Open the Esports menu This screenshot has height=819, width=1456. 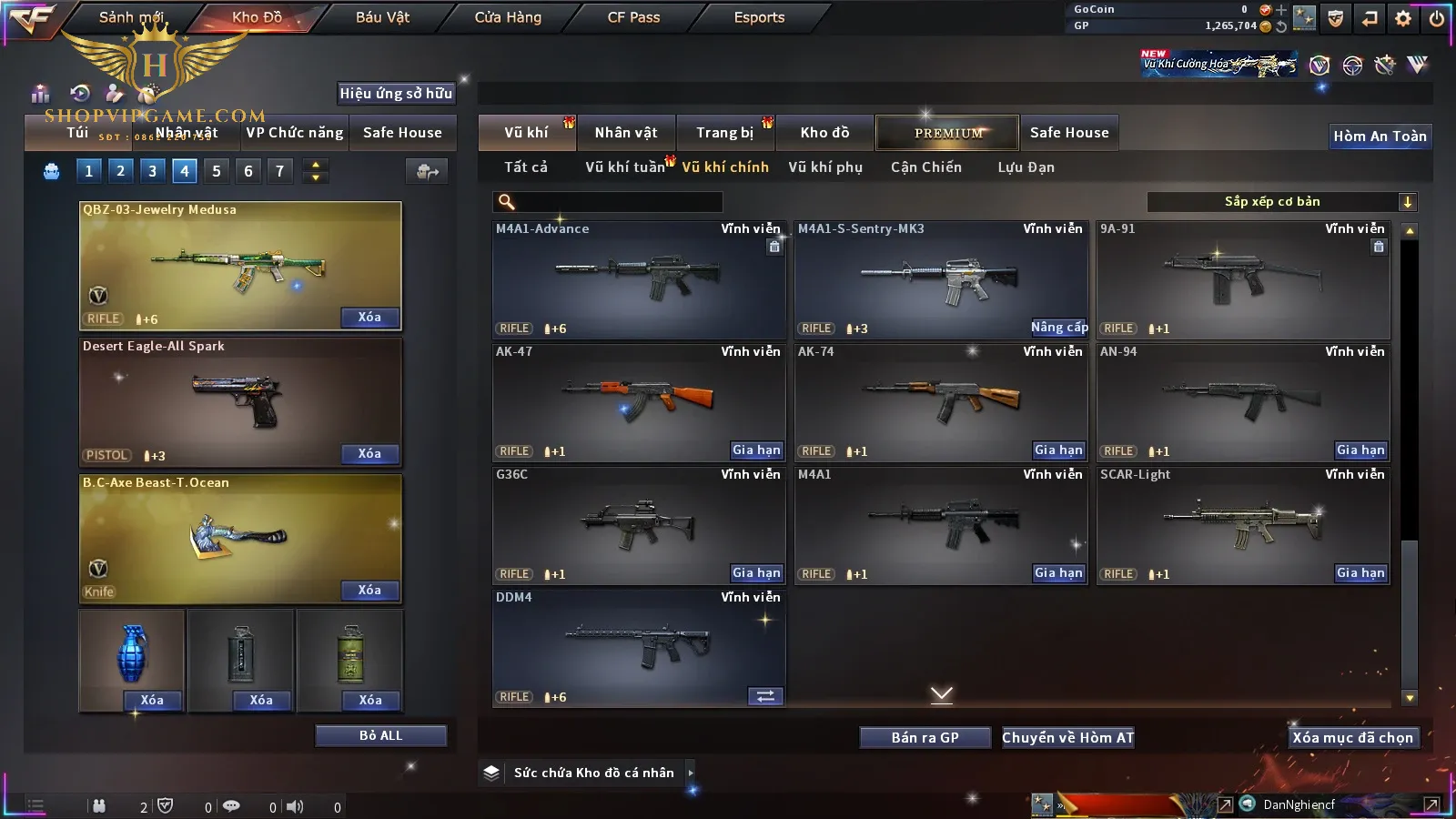coord(759,17)
